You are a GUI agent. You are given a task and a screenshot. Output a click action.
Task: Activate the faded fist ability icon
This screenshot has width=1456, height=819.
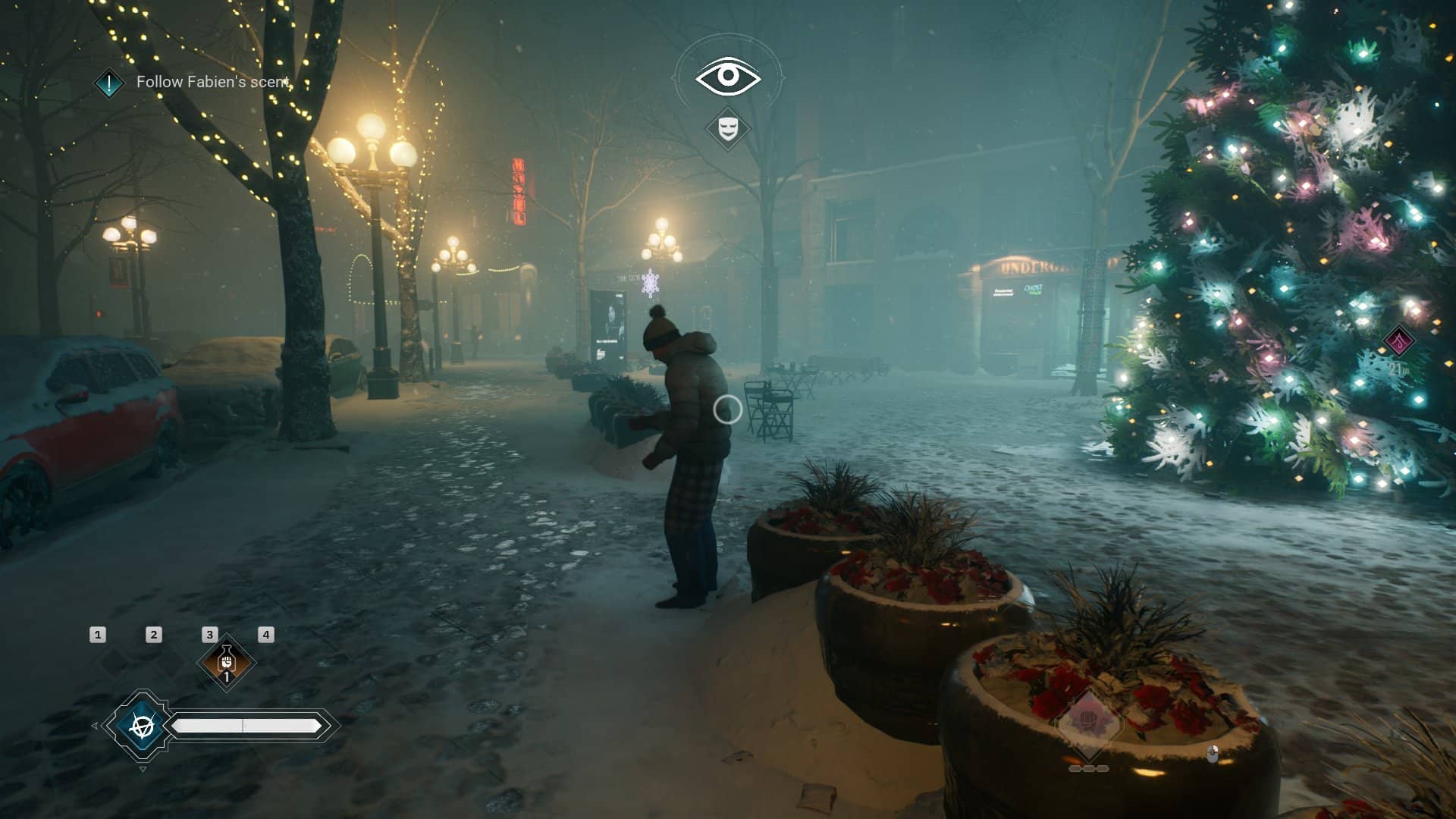tap(1088, 718)
